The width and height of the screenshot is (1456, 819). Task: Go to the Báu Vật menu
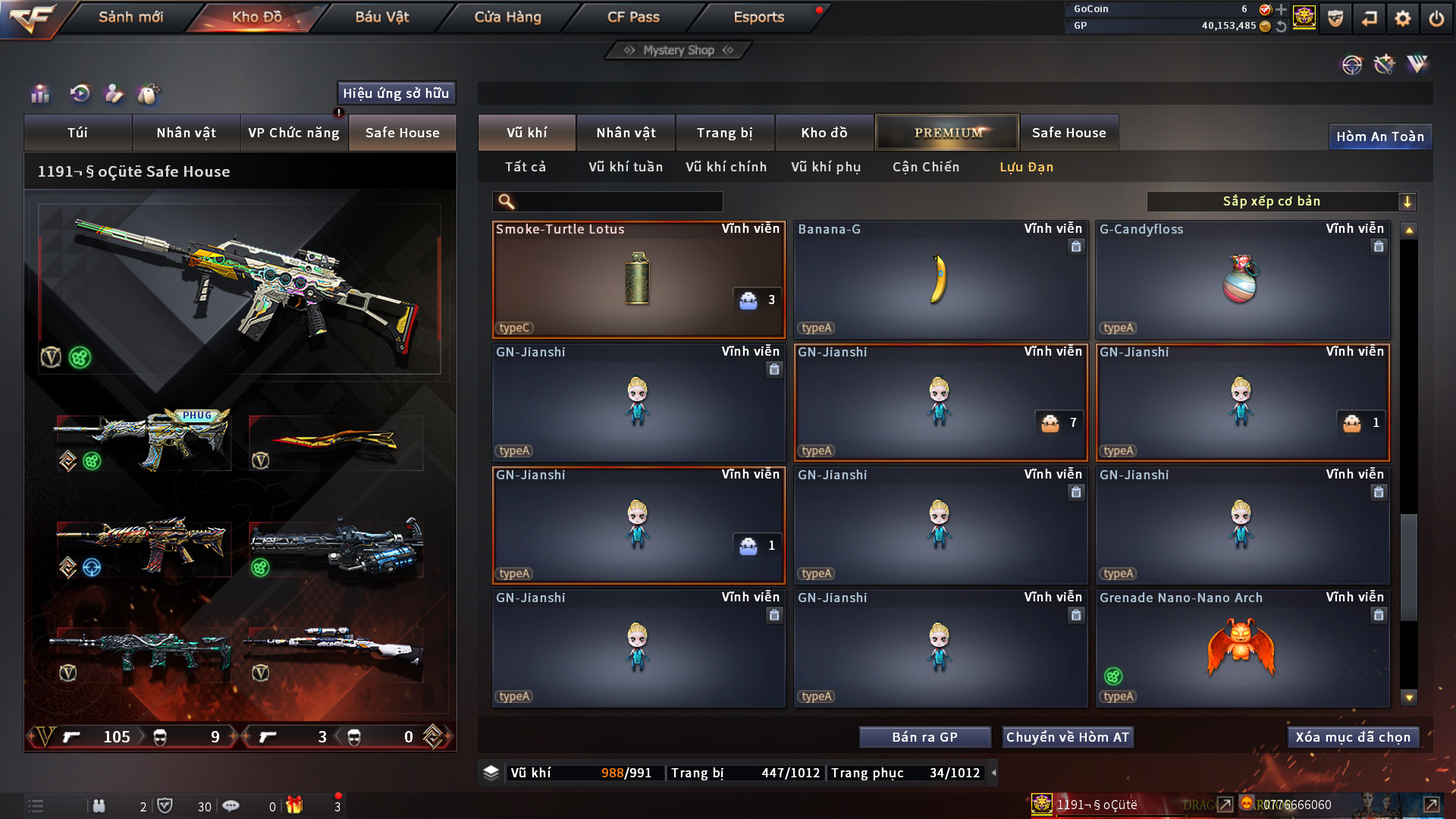(x=381, y=17)
